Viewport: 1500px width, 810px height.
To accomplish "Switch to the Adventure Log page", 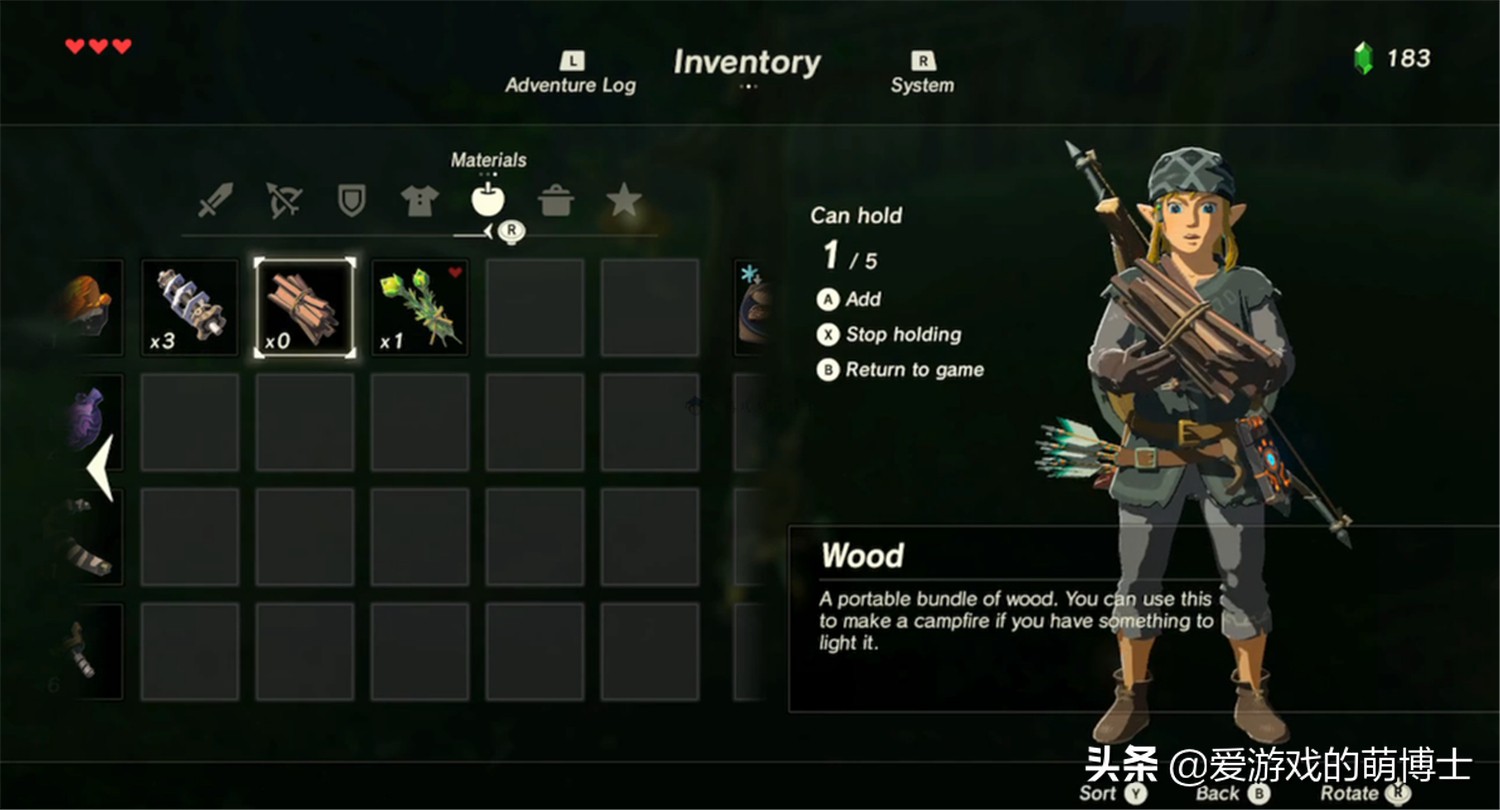I will click(570, 76).
